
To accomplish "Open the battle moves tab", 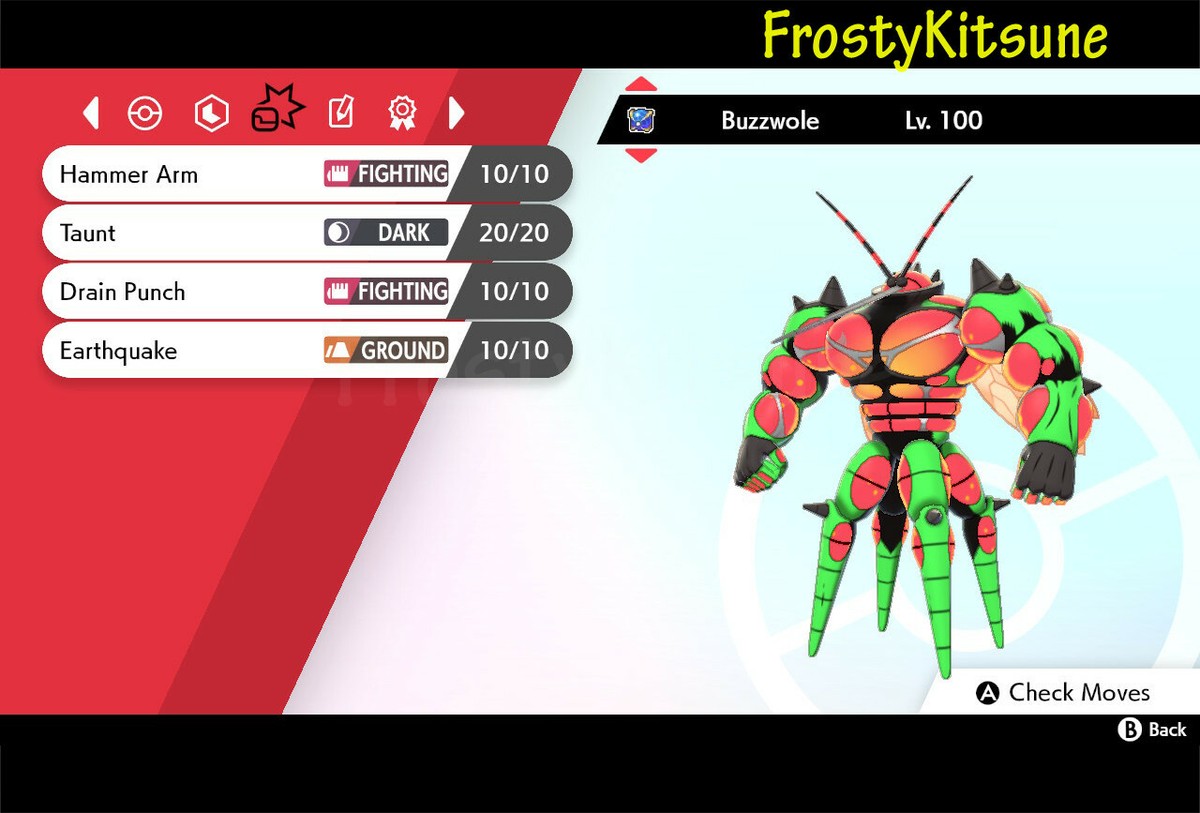I will click(275, 110).
